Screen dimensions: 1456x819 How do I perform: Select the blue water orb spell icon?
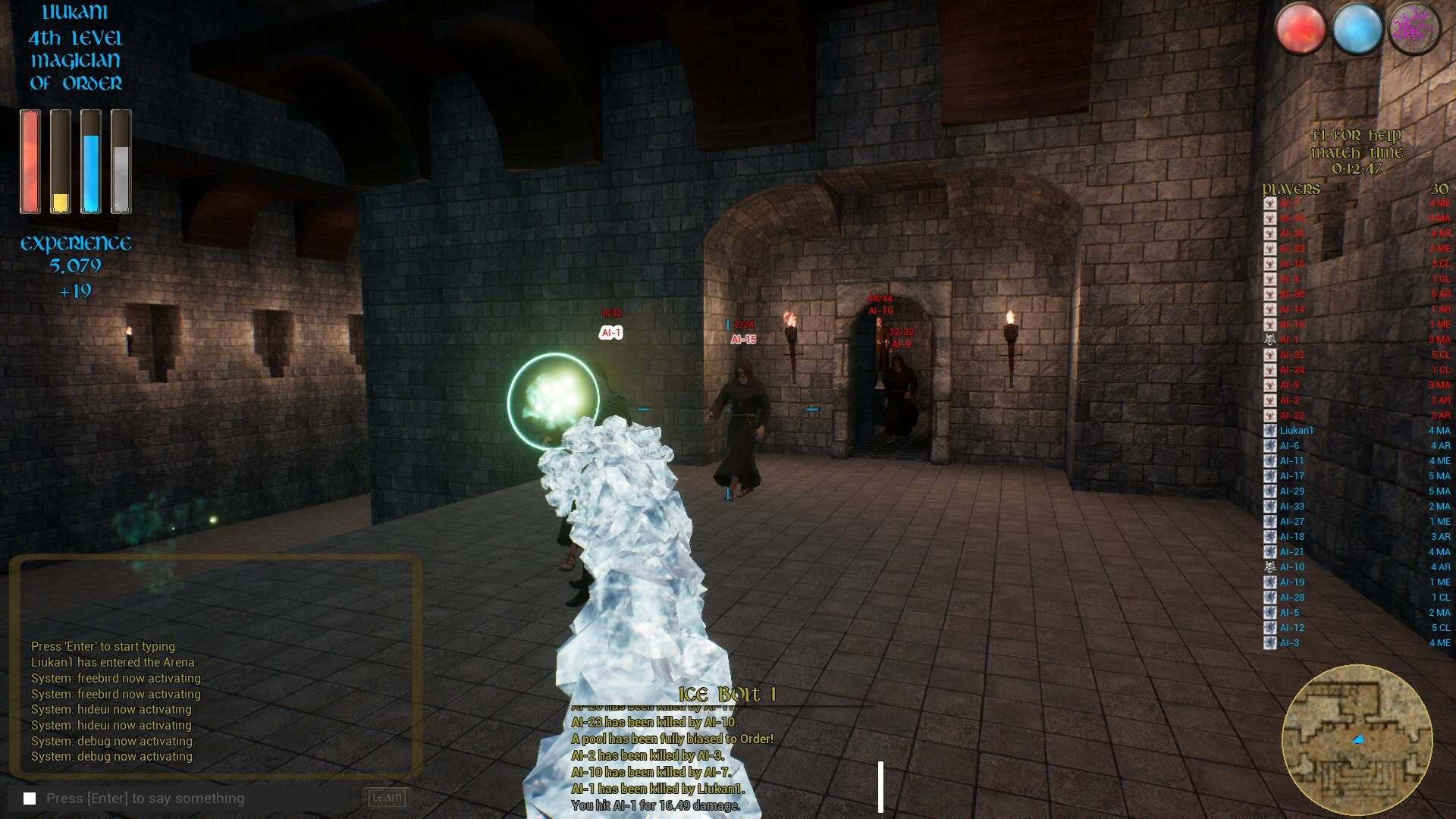pos(1357,28)
